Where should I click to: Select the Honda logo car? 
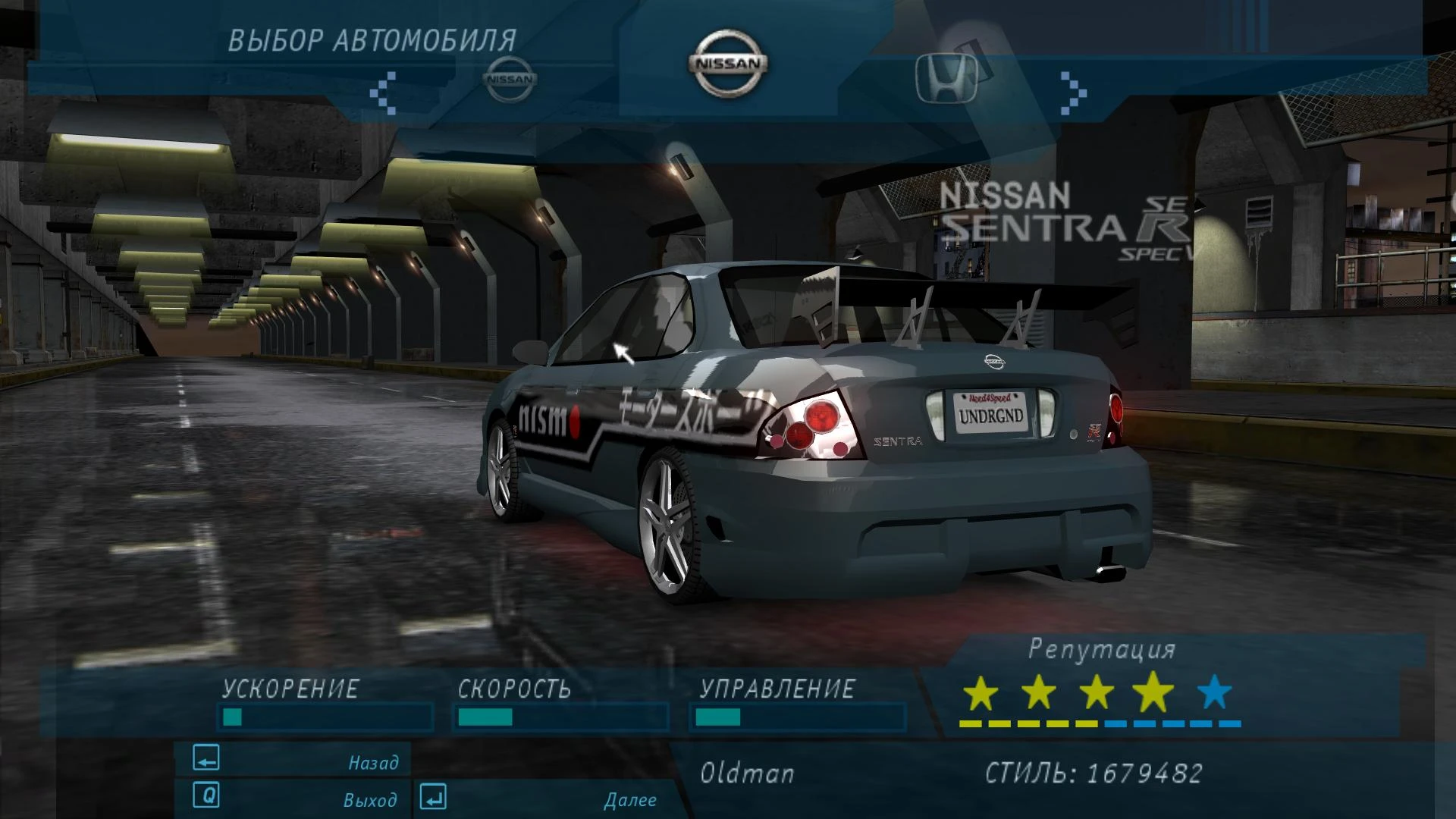pos(946,77)
